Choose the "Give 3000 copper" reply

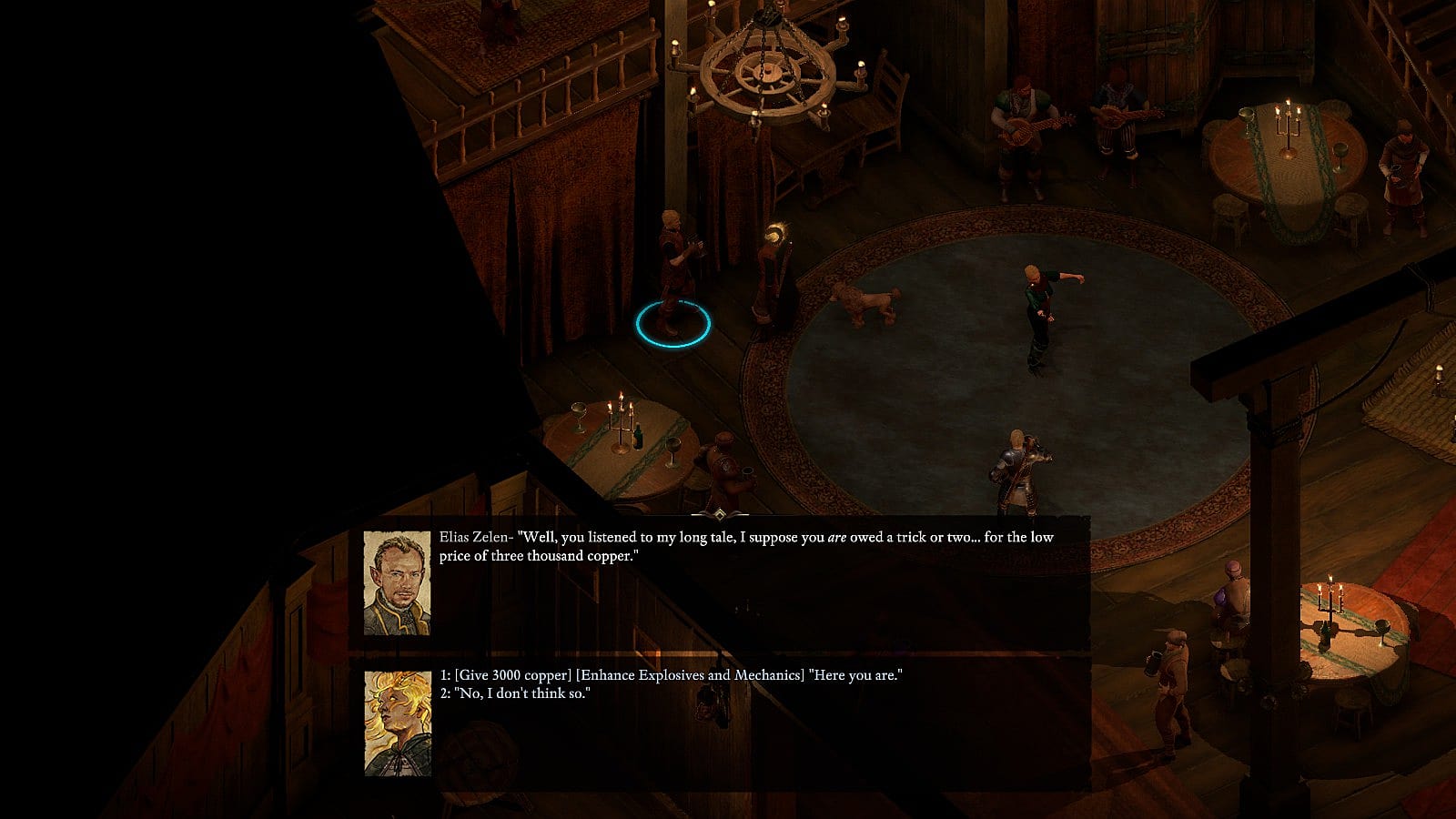tap(671, 675)
